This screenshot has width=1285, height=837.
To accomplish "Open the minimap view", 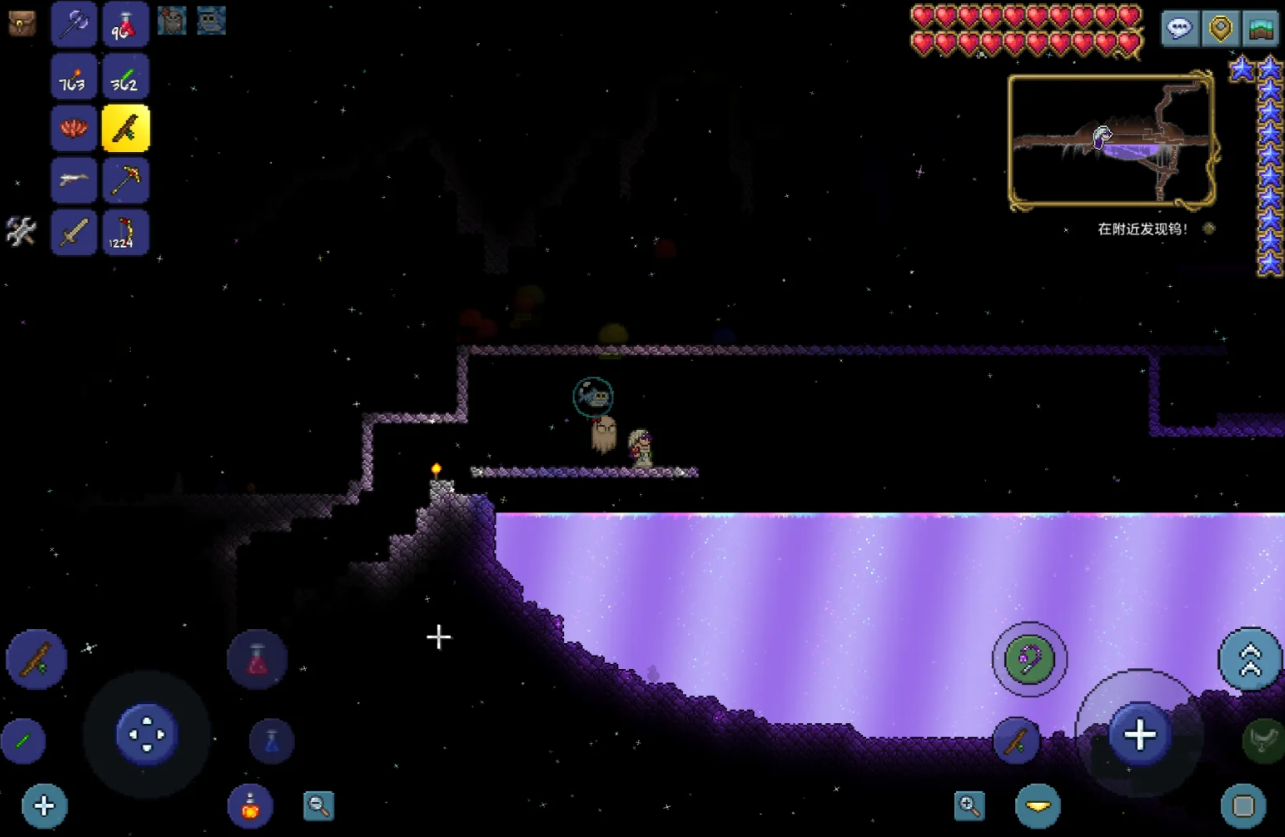I will click(x=1260, y=28).
